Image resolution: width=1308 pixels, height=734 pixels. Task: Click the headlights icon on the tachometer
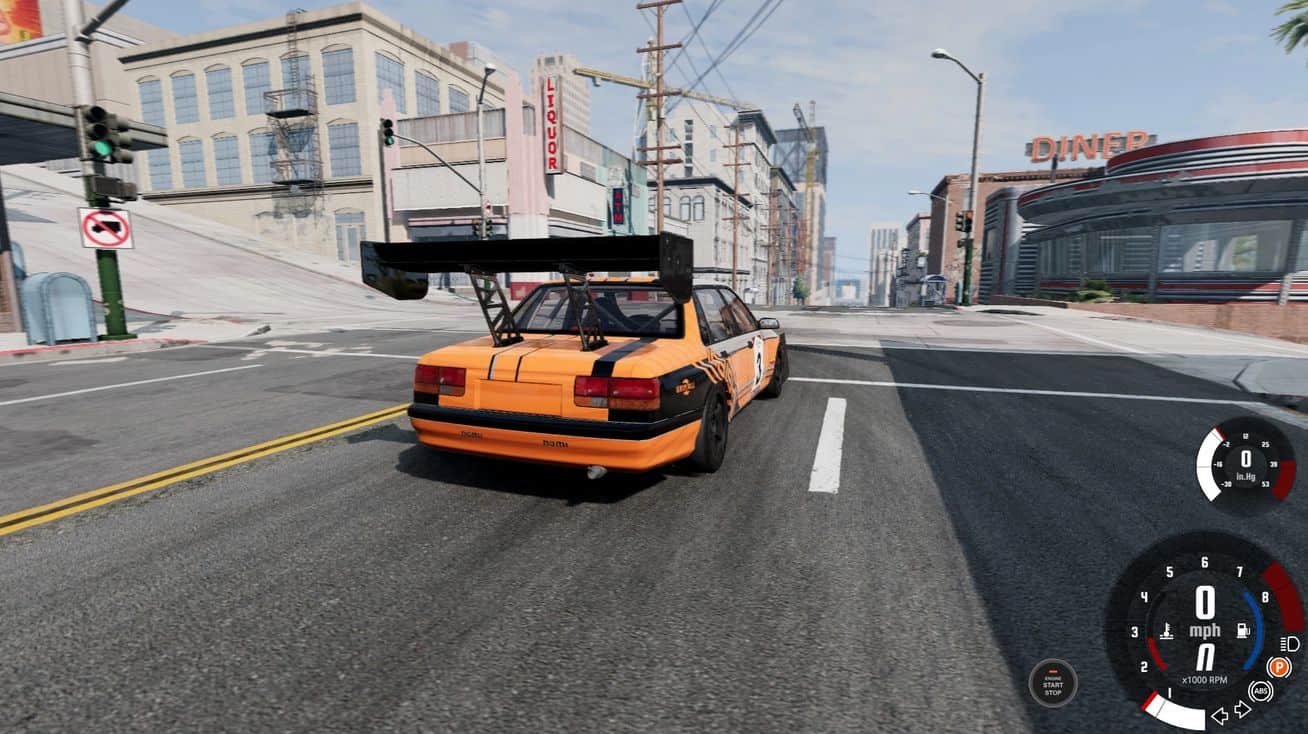point(1289,644)
